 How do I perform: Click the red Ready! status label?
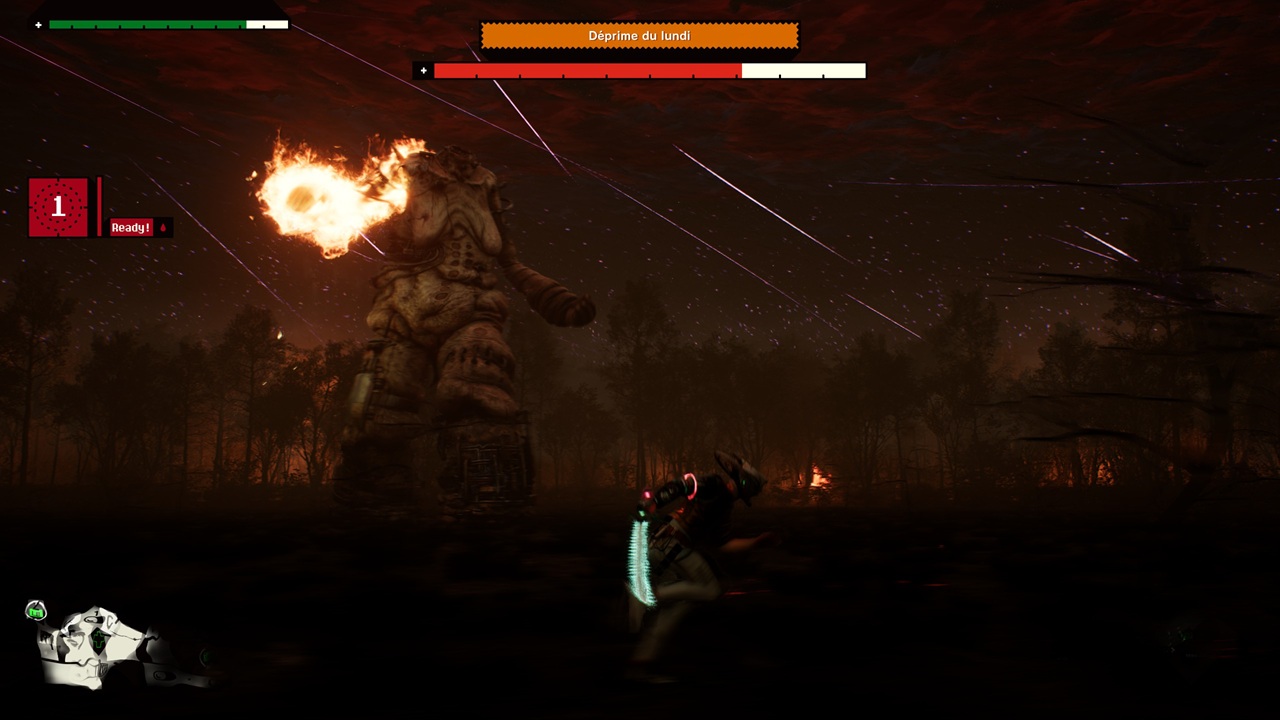131,228
